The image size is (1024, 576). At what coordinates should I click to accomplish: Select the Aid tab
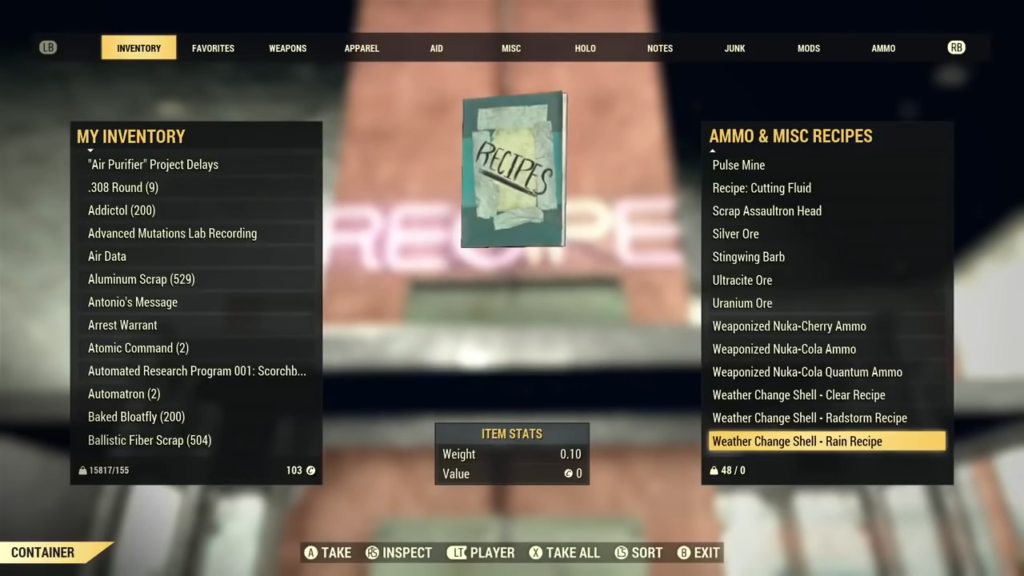436,48
